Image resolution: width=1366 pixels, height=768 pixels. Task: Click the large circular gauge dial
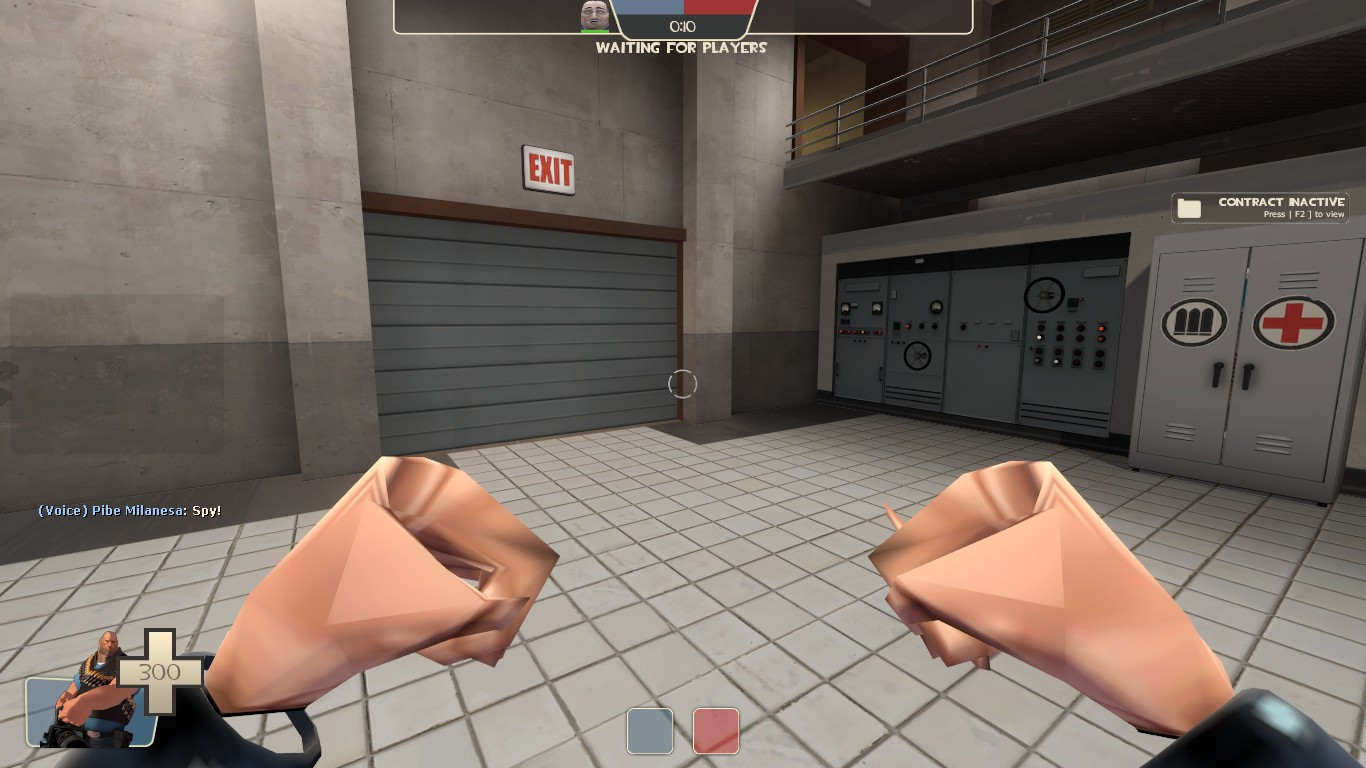[x=1044, y=296]
